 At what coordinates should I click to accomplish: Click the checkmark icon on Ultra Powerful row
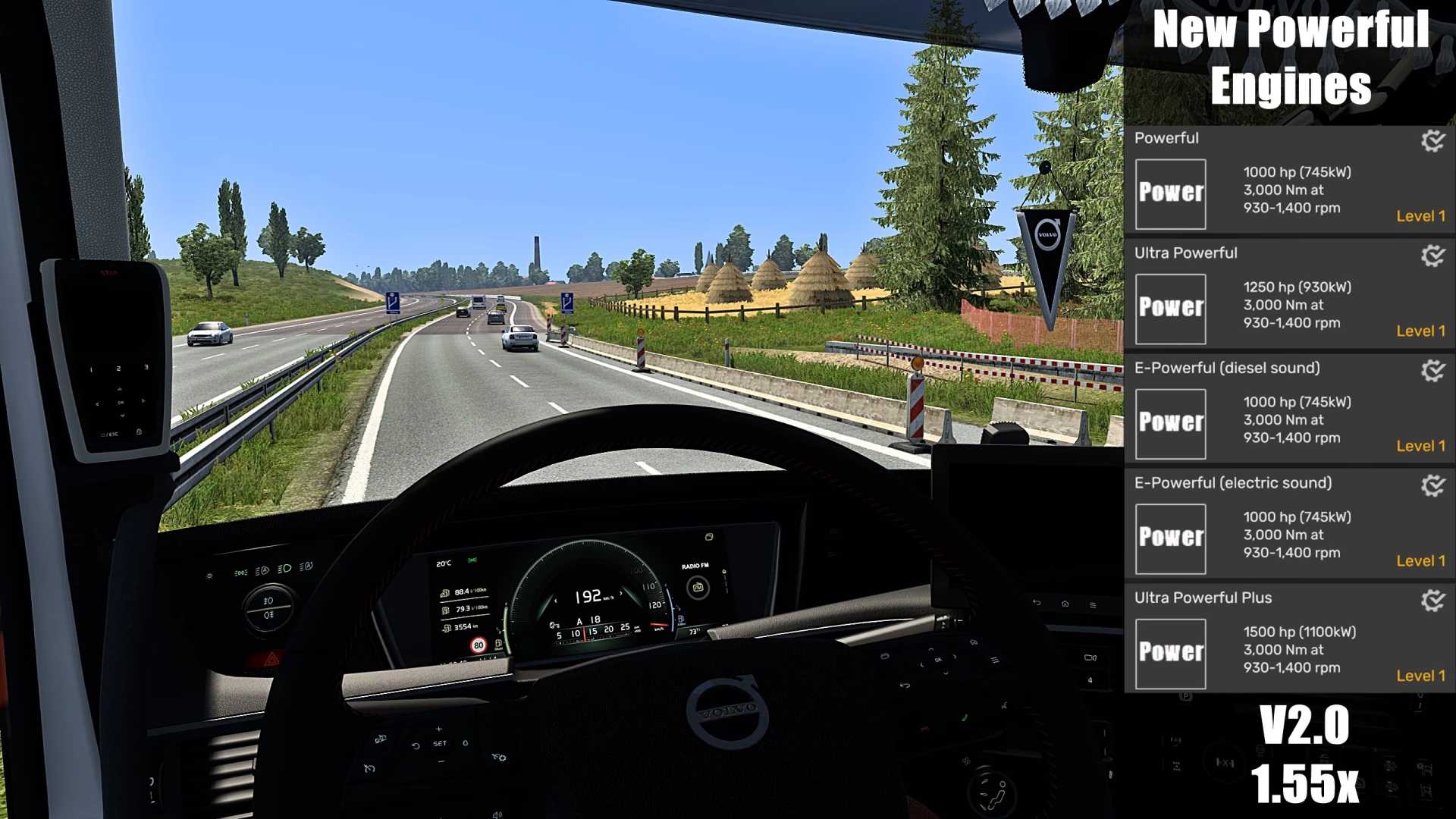[1432, 256]
